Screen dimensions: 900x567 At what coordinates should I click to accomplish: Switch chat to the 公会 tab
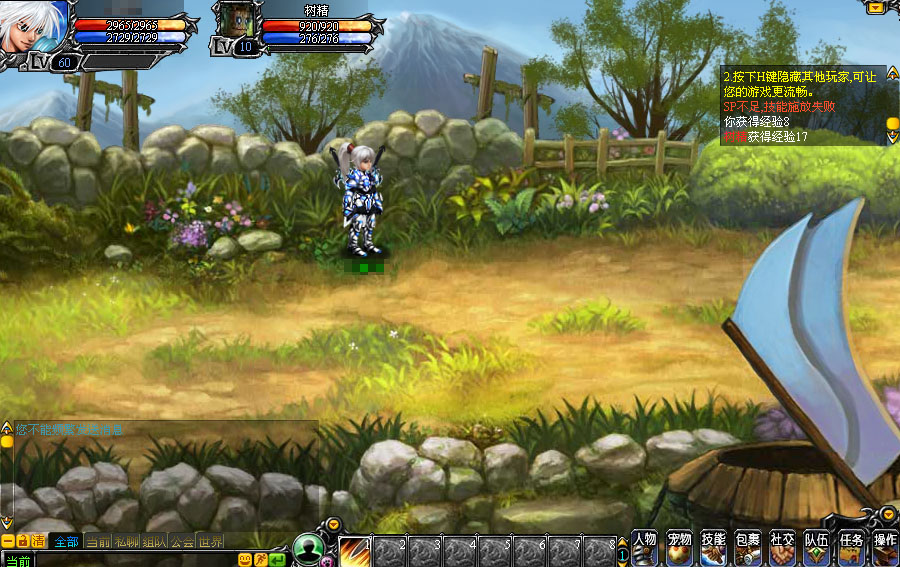pyautogui.click(x=182, y=541)
